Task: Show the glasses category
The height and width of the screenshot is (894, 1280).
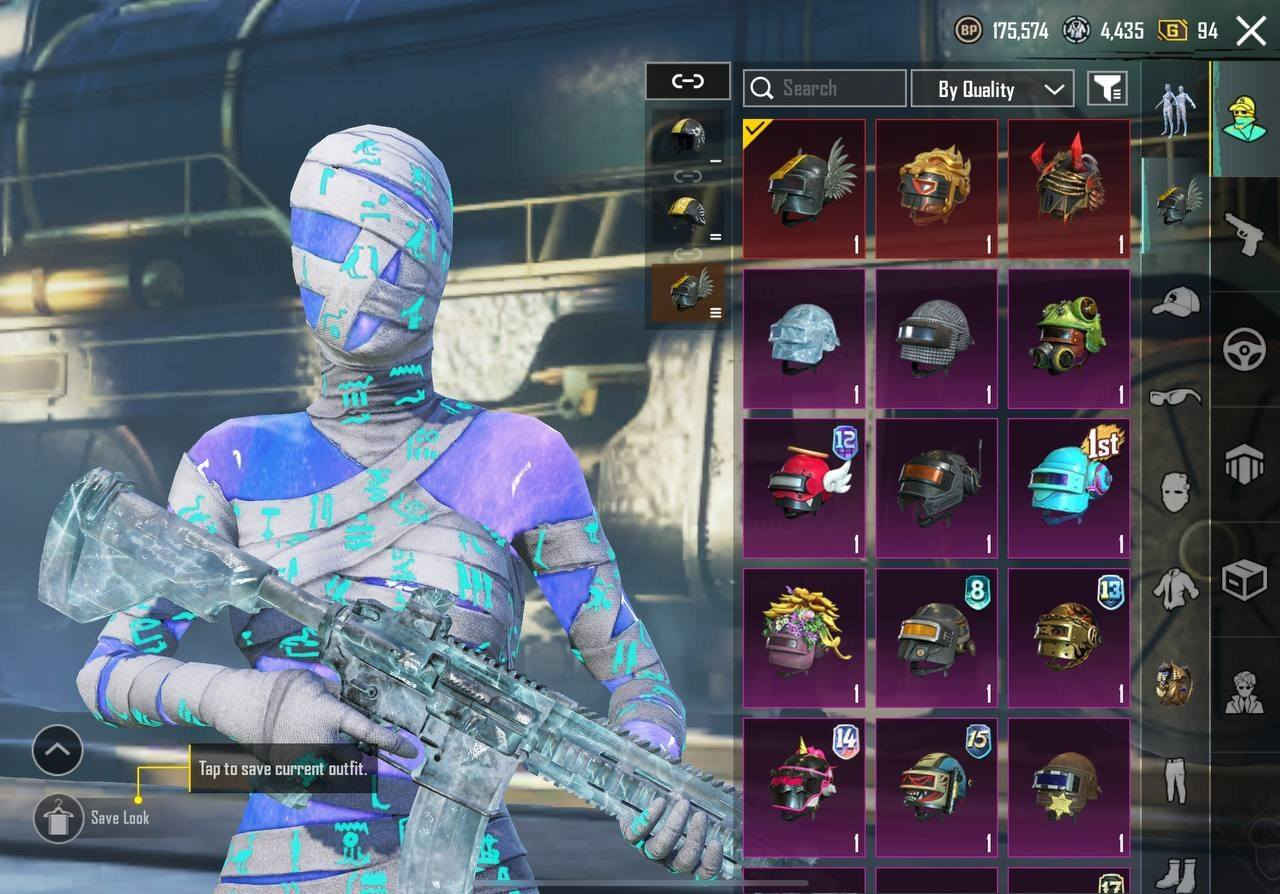Action: (x=1175, y=397)
